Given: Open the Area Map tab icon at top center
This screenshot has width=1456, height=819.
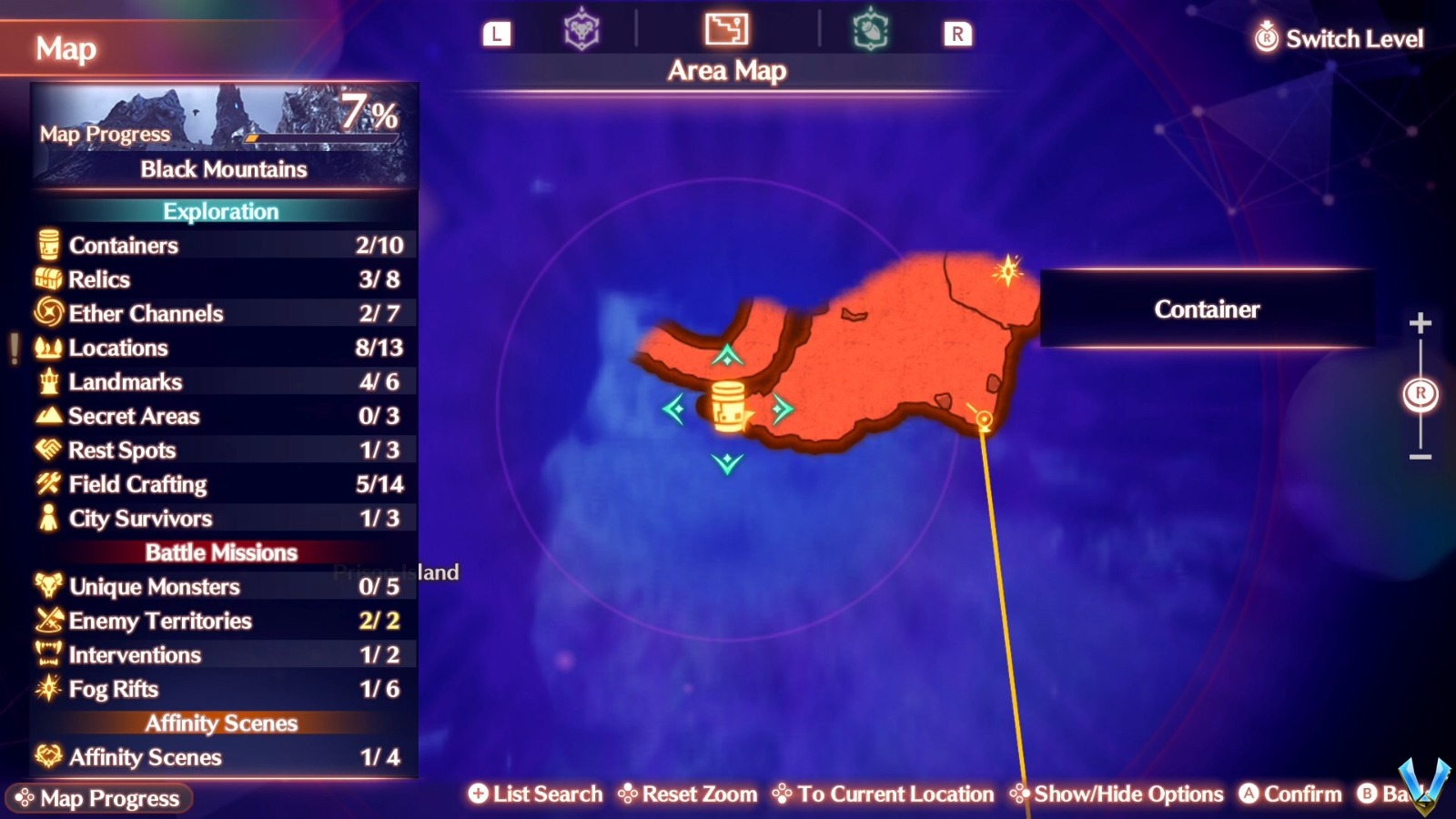Looking at the screenshot, I should [x=725, y=29].
